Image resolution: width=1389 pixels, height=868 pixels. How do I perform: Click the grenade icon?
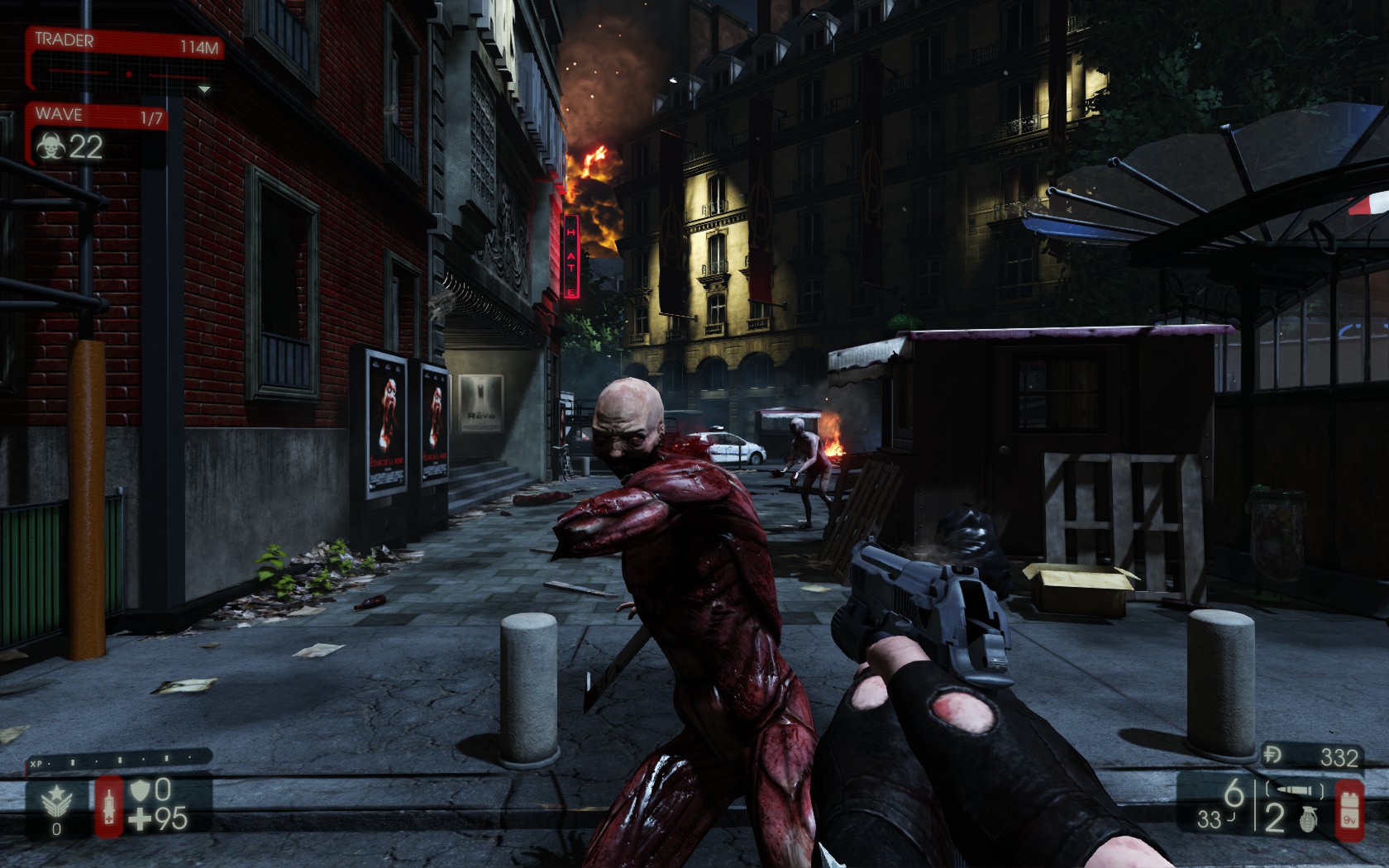point(1307,818)
